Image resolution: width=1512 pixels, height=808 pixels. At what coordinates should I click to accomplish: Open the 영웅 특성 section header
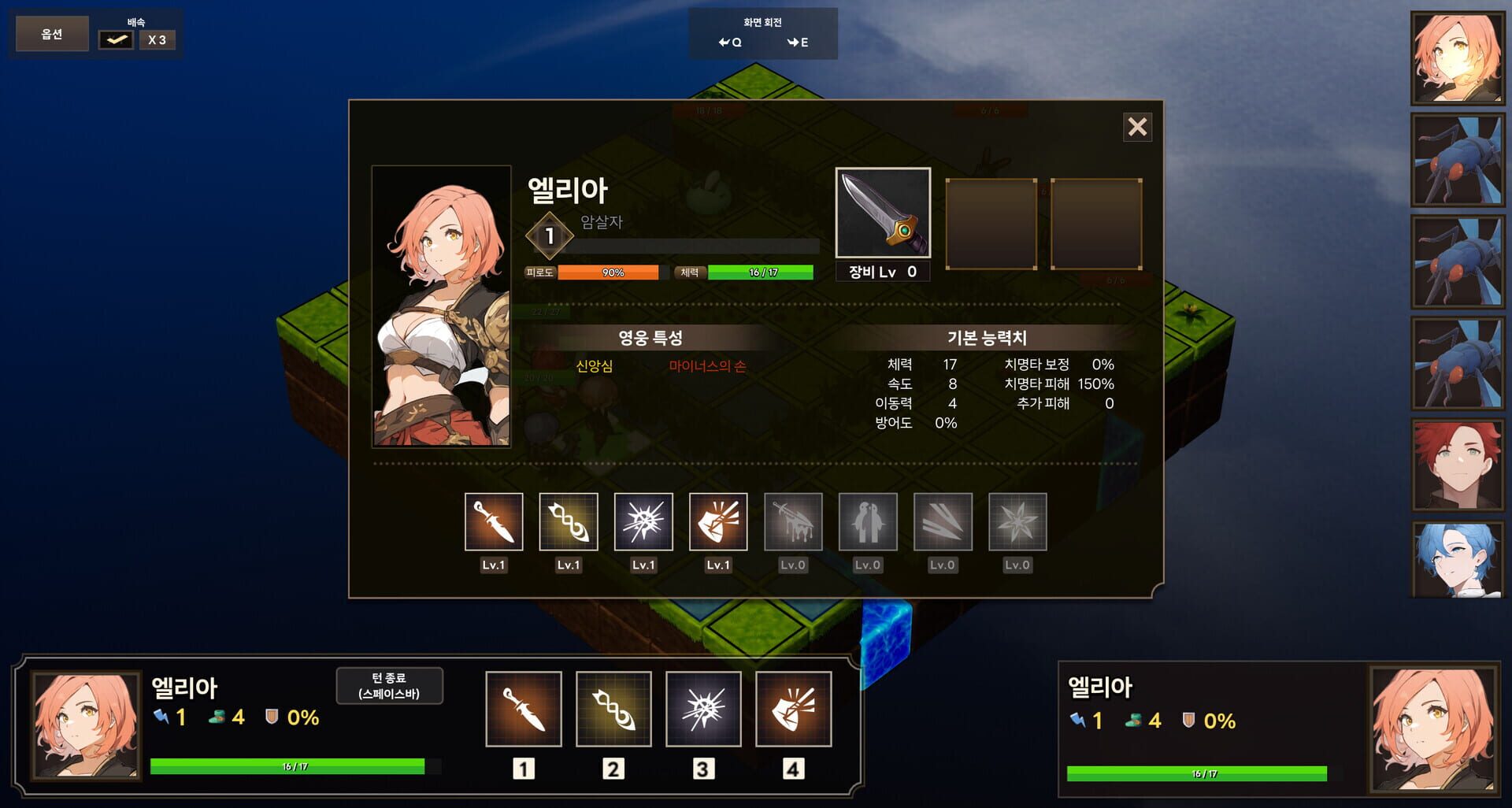(652, 337)
